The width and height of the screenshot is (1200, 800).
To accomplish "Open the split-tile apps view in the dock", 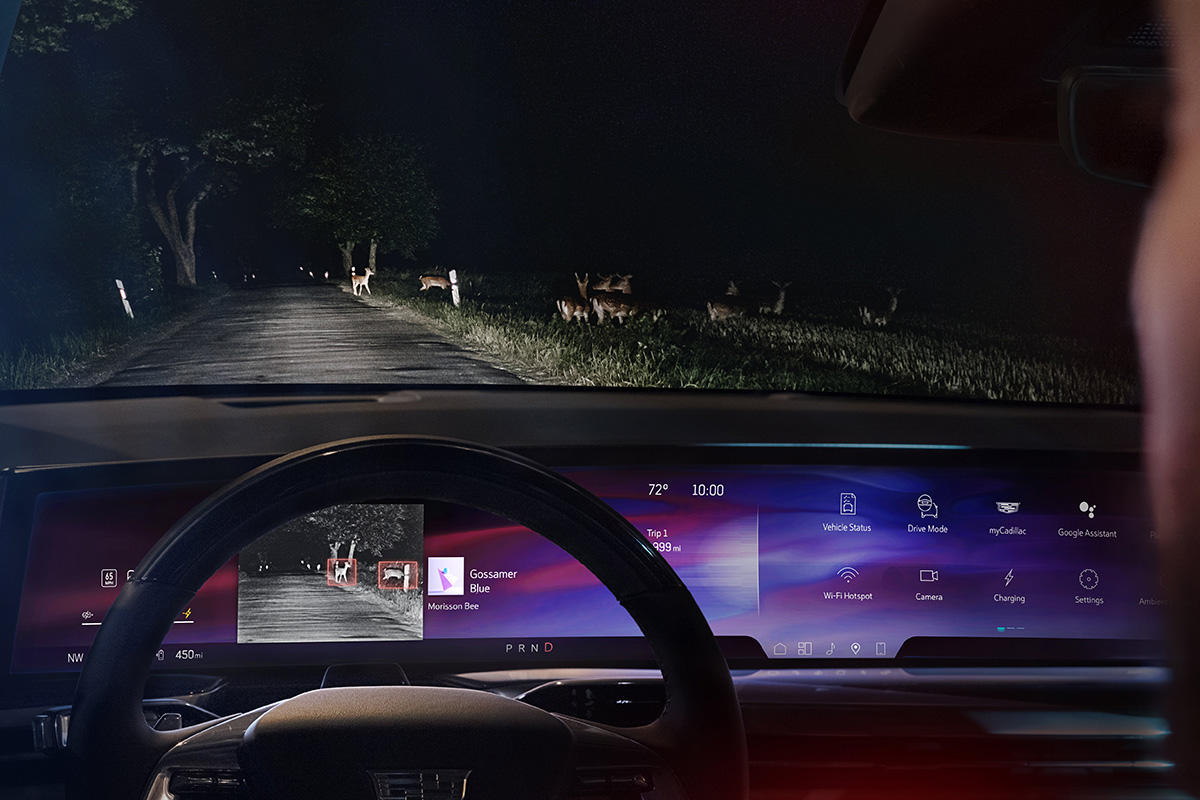I will pyautogui.click(x=805, y=649).
